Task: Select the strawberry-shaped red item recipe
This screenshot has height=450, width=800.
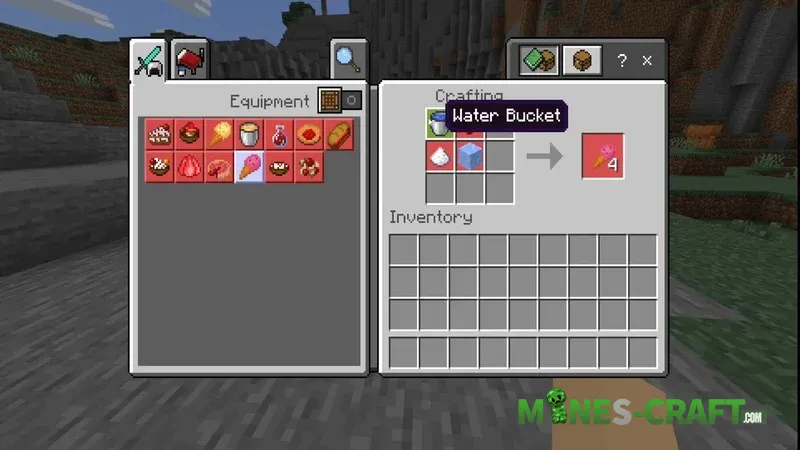Action: (188, 166)
